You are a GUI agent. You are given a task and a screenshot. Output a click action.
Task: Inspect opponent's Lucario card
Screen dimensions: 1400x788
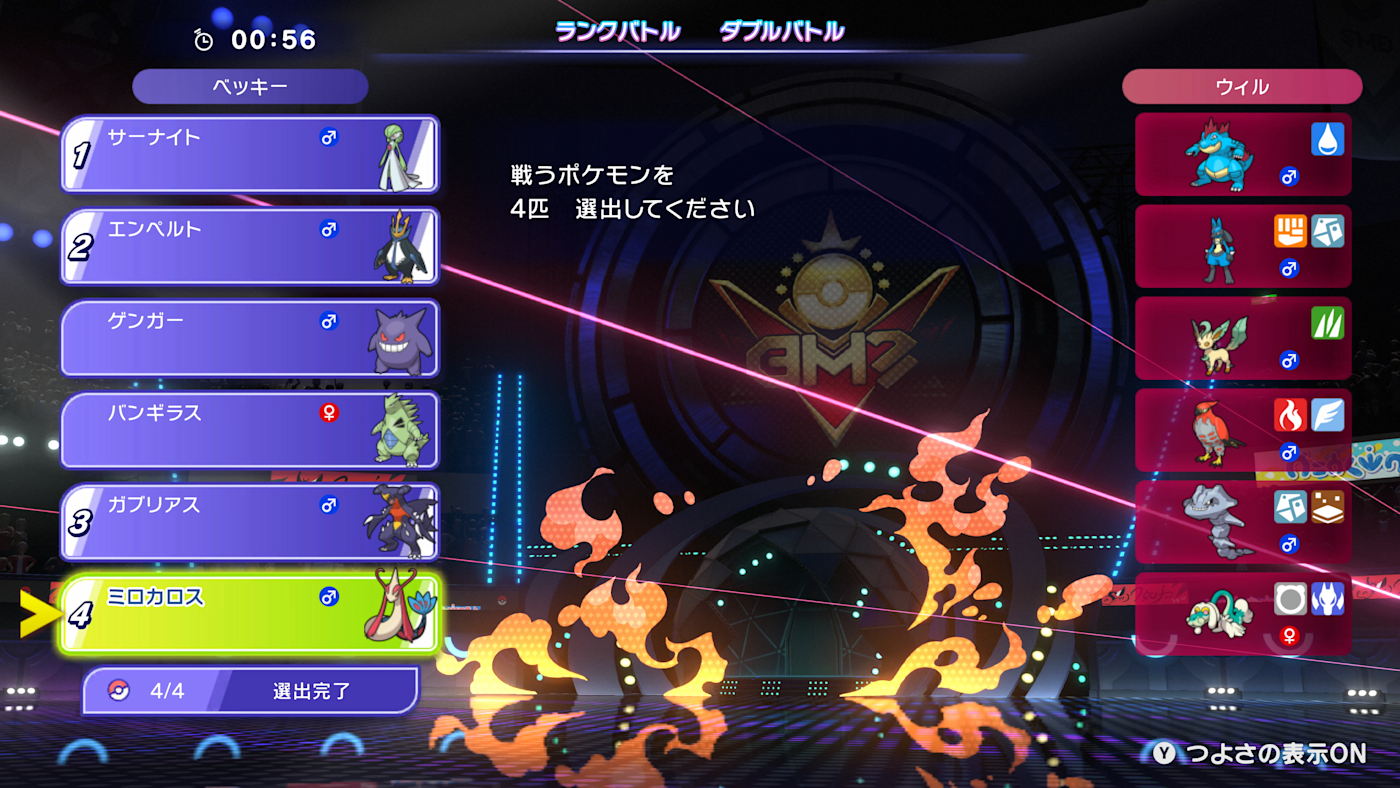[1243, 247]
